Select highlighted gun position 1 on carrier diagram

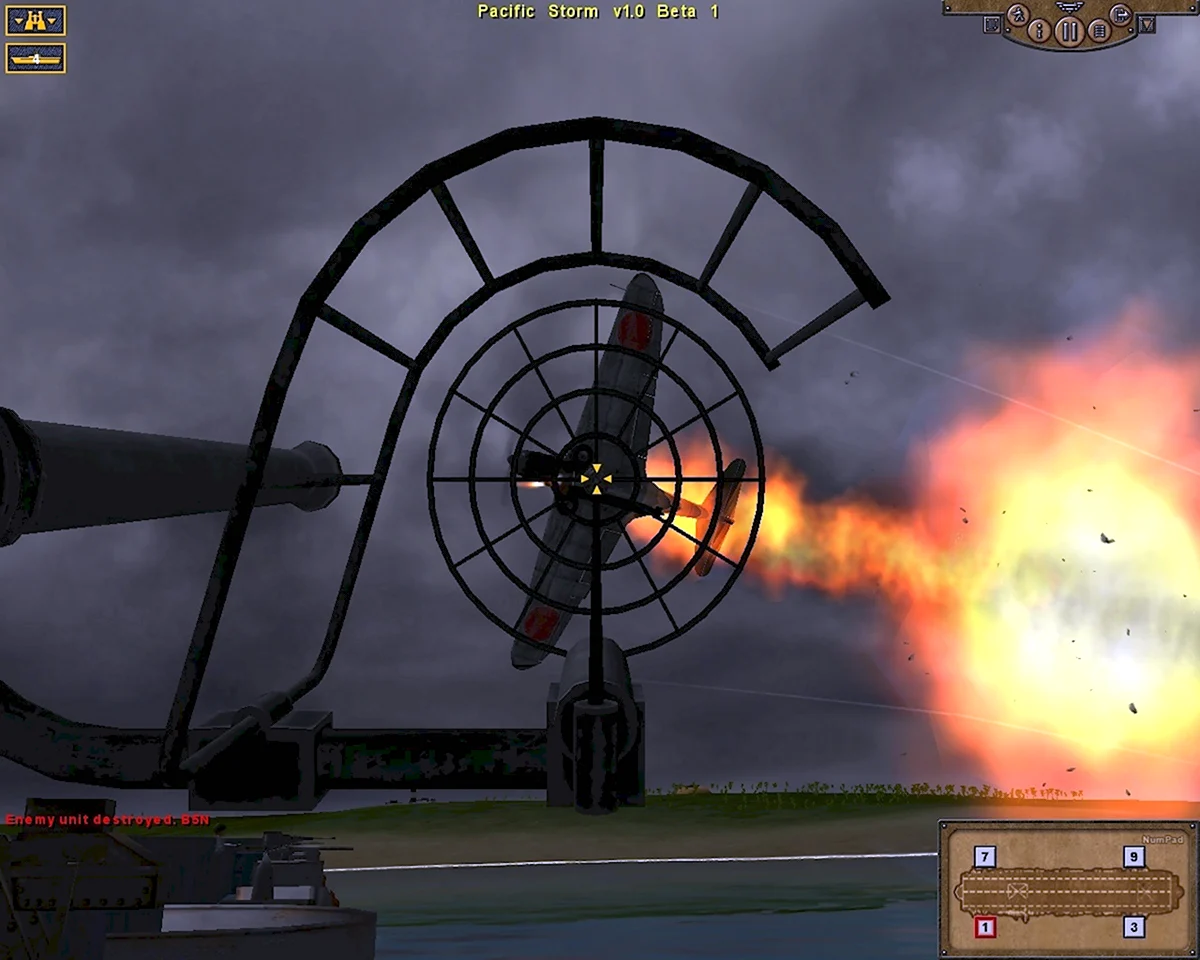coord(985,927)
